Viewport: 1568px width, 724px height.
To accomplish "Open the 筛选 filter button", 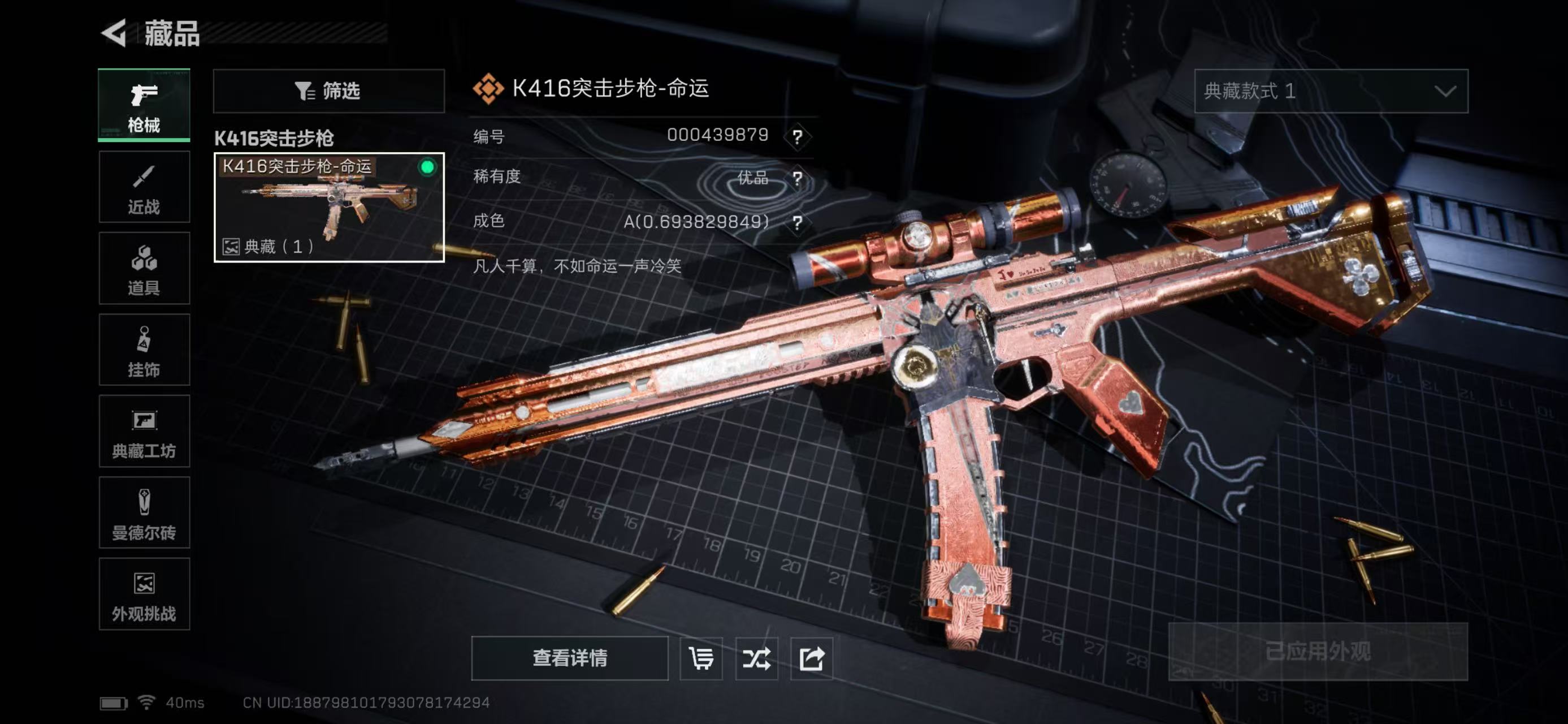I will pyautogui.click(x=329, y=91).
